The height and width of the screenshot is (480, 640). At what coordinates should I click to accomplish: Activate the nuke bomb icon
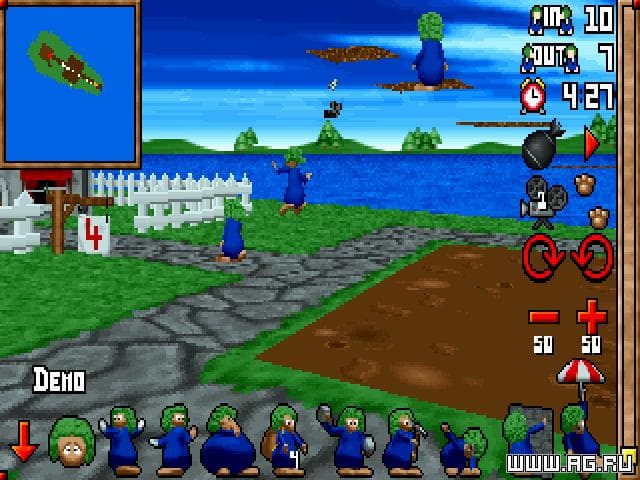(544, 147)
